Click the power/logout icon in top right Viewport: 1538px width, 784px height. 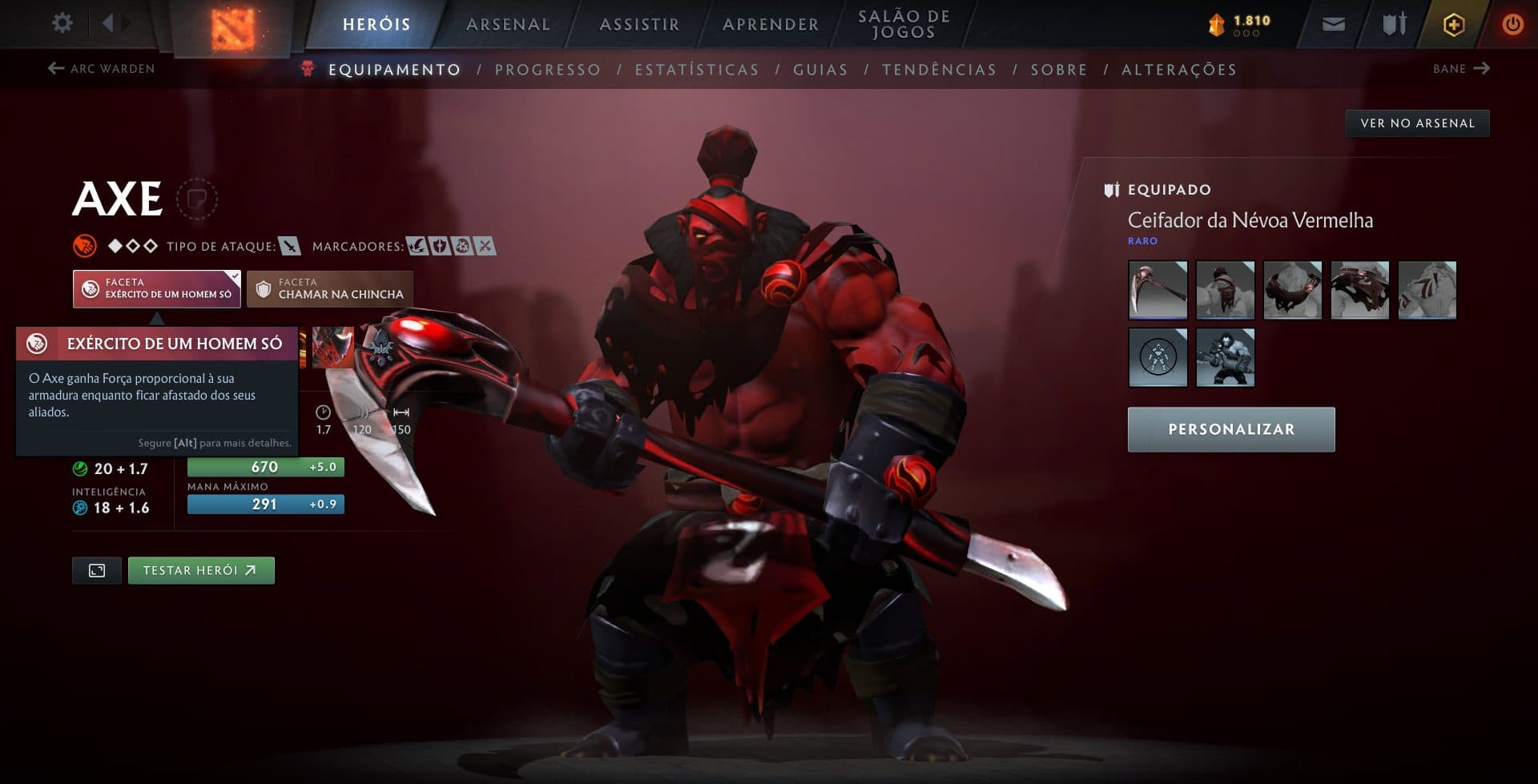click(1512, 23)
